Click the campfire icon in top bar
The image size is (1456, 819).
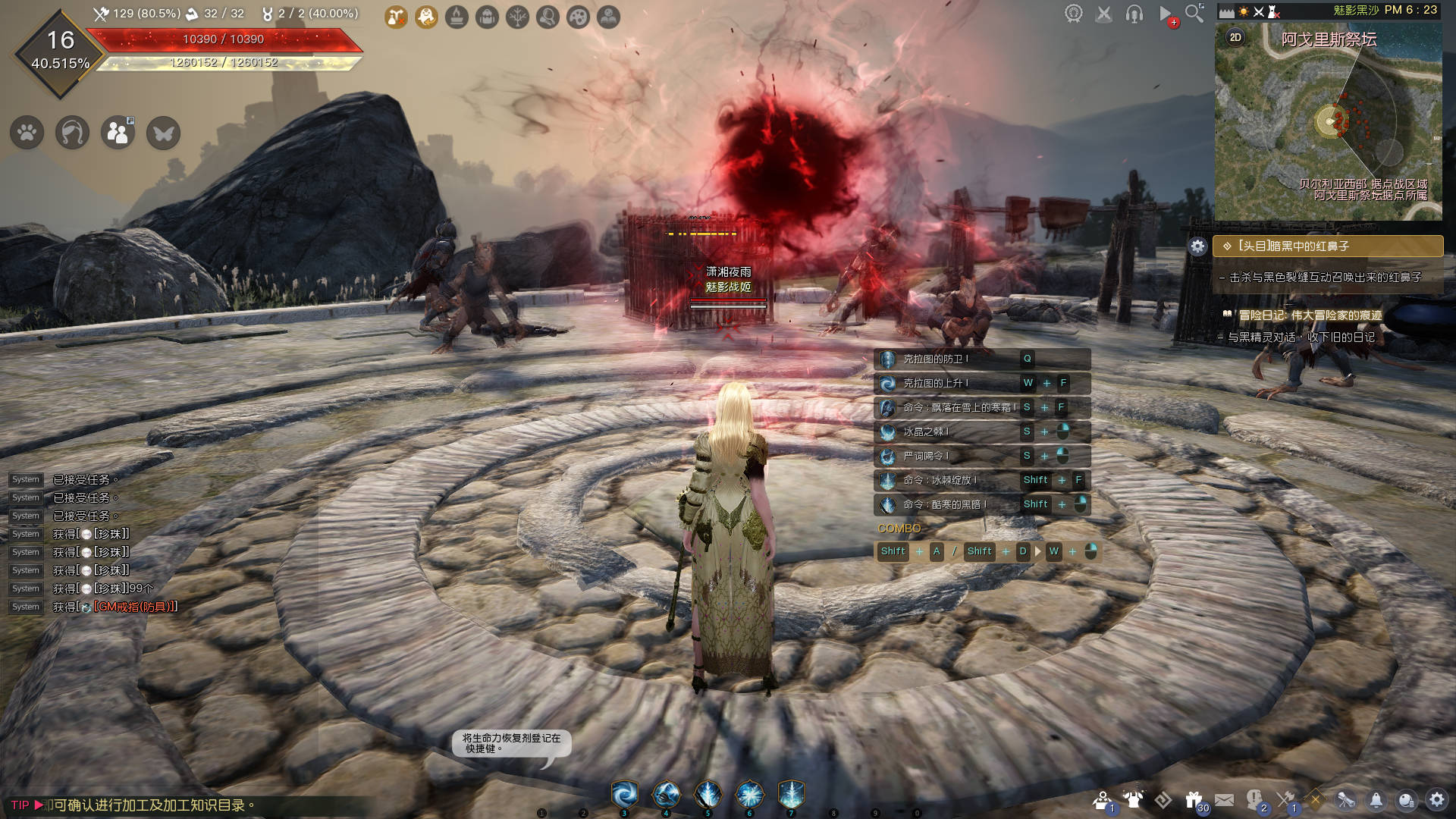(x=457, y=17)
